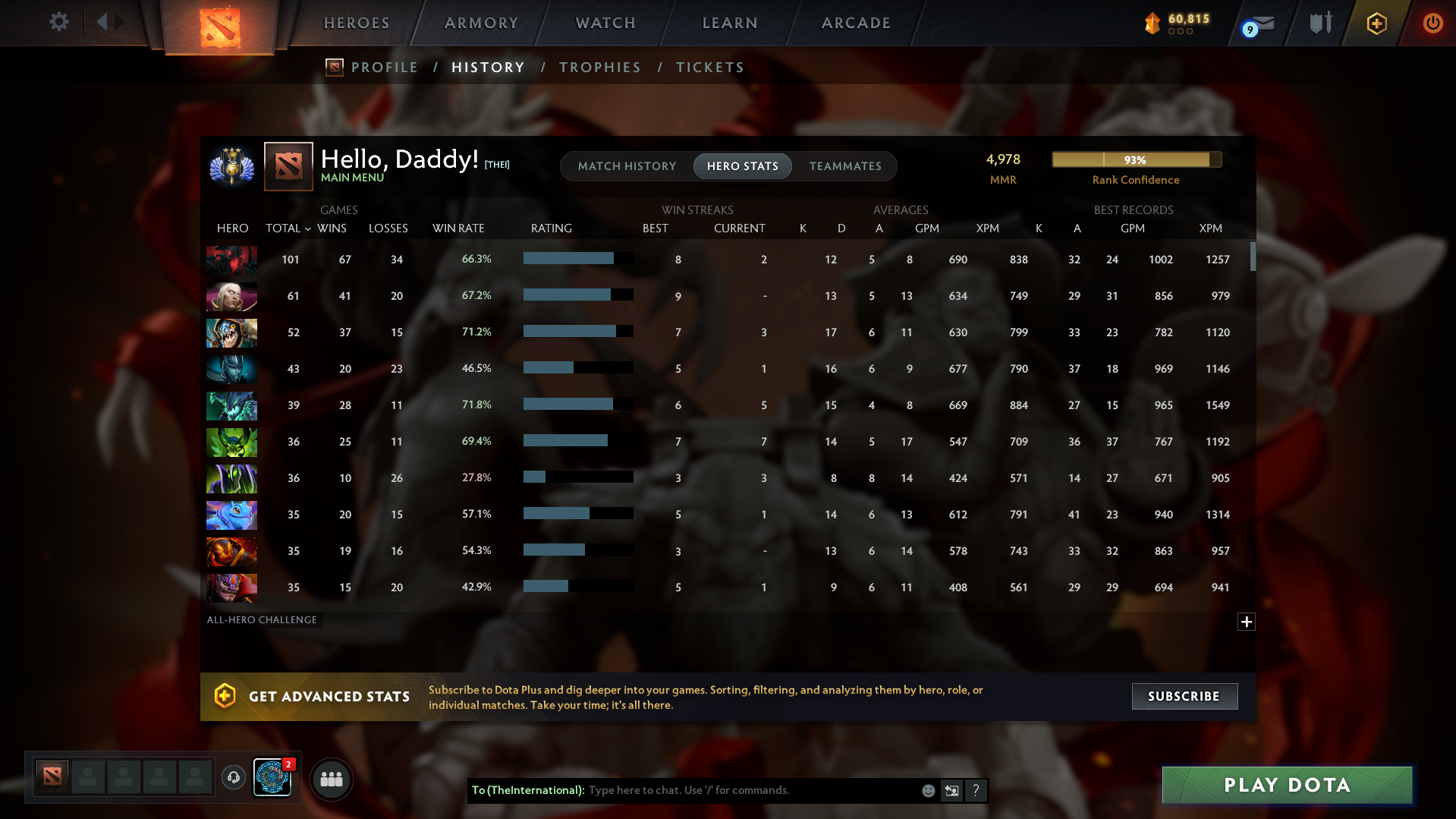The height and width of the screenshot is (819, 1456).
Task: Open the Dota Plus hexagon icon
Action: click(1376, 23)
